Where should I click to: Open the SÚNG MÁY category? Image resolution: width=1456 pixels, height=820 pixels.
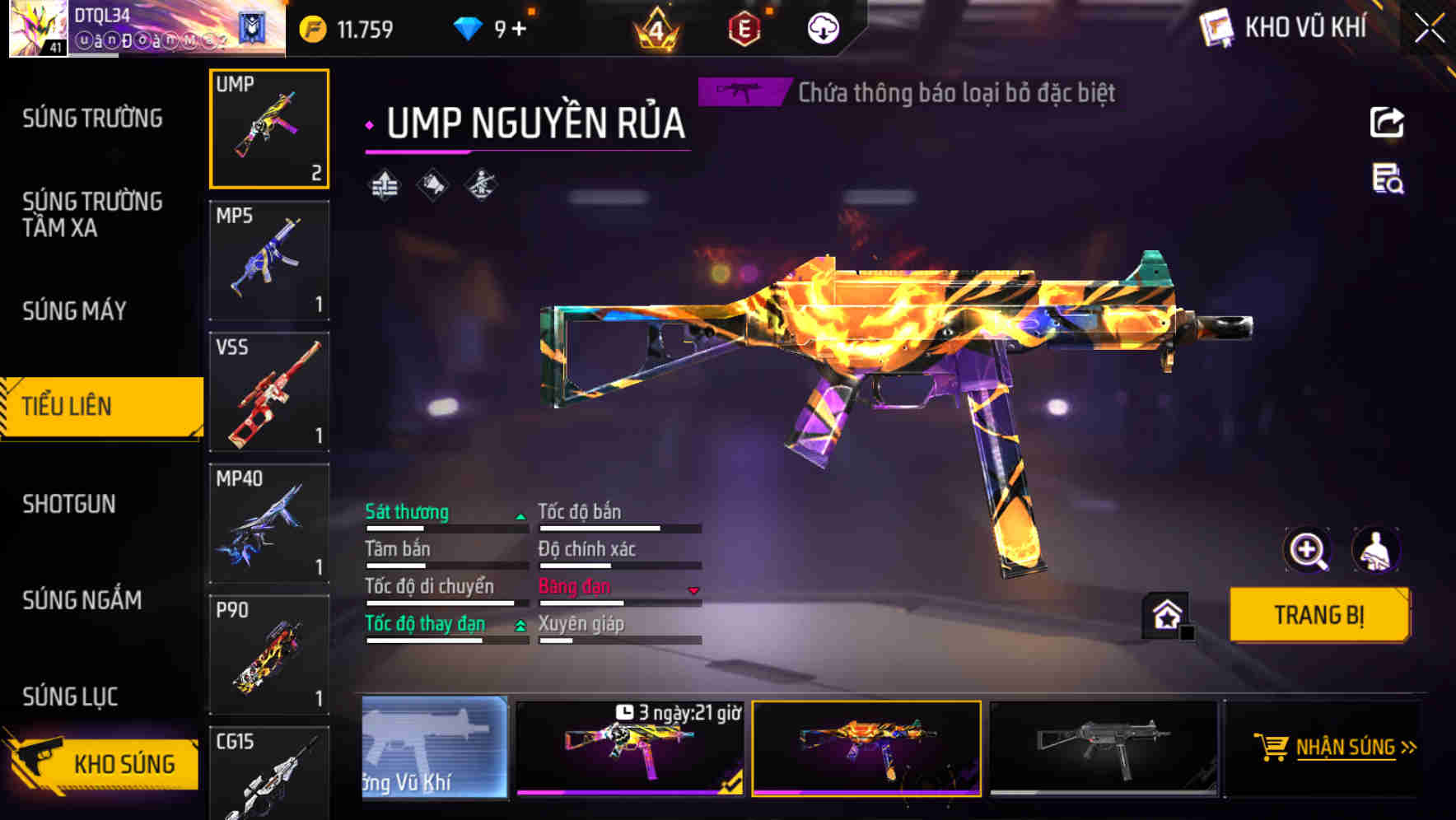[x=75, y=310]
